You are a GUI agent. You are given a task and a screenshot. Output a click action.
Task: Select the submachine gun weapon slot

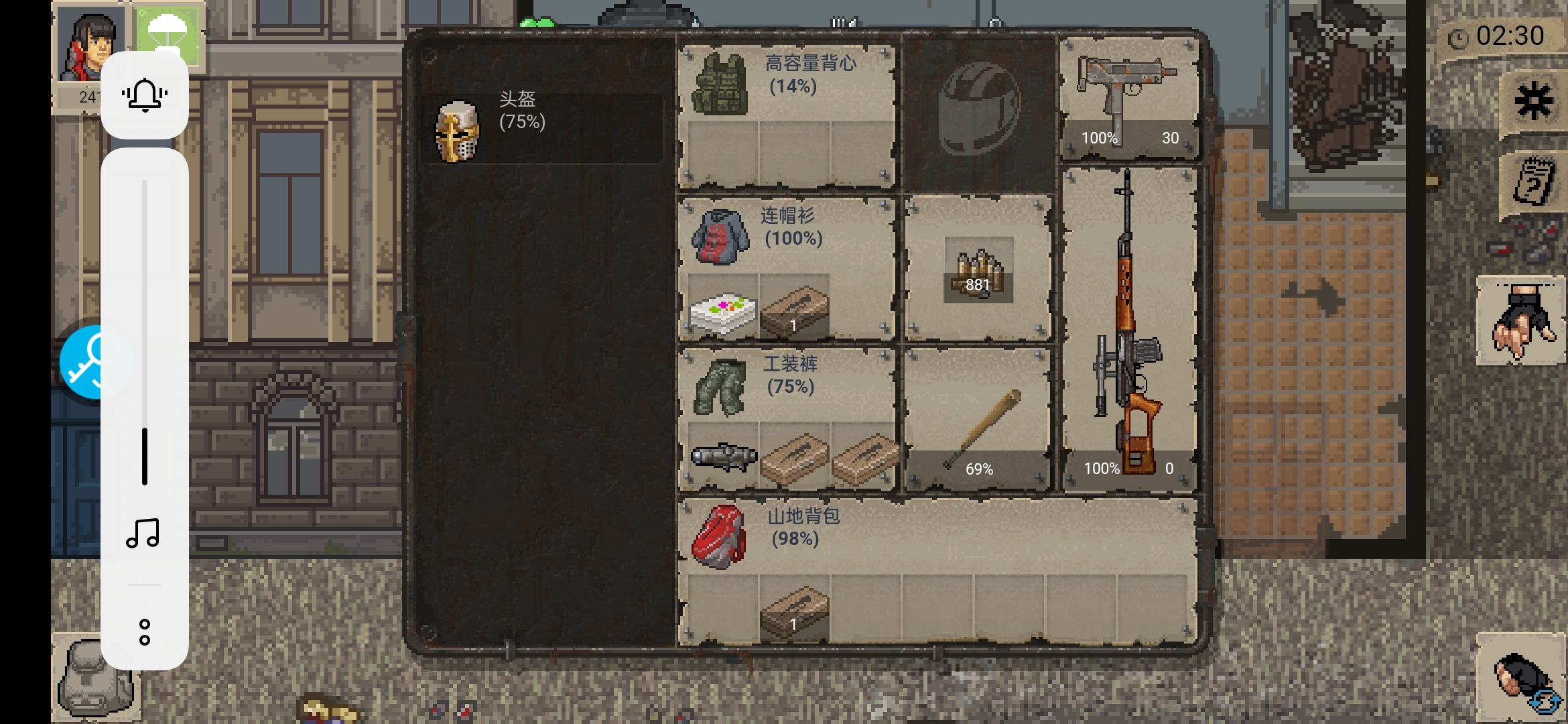1128,97
